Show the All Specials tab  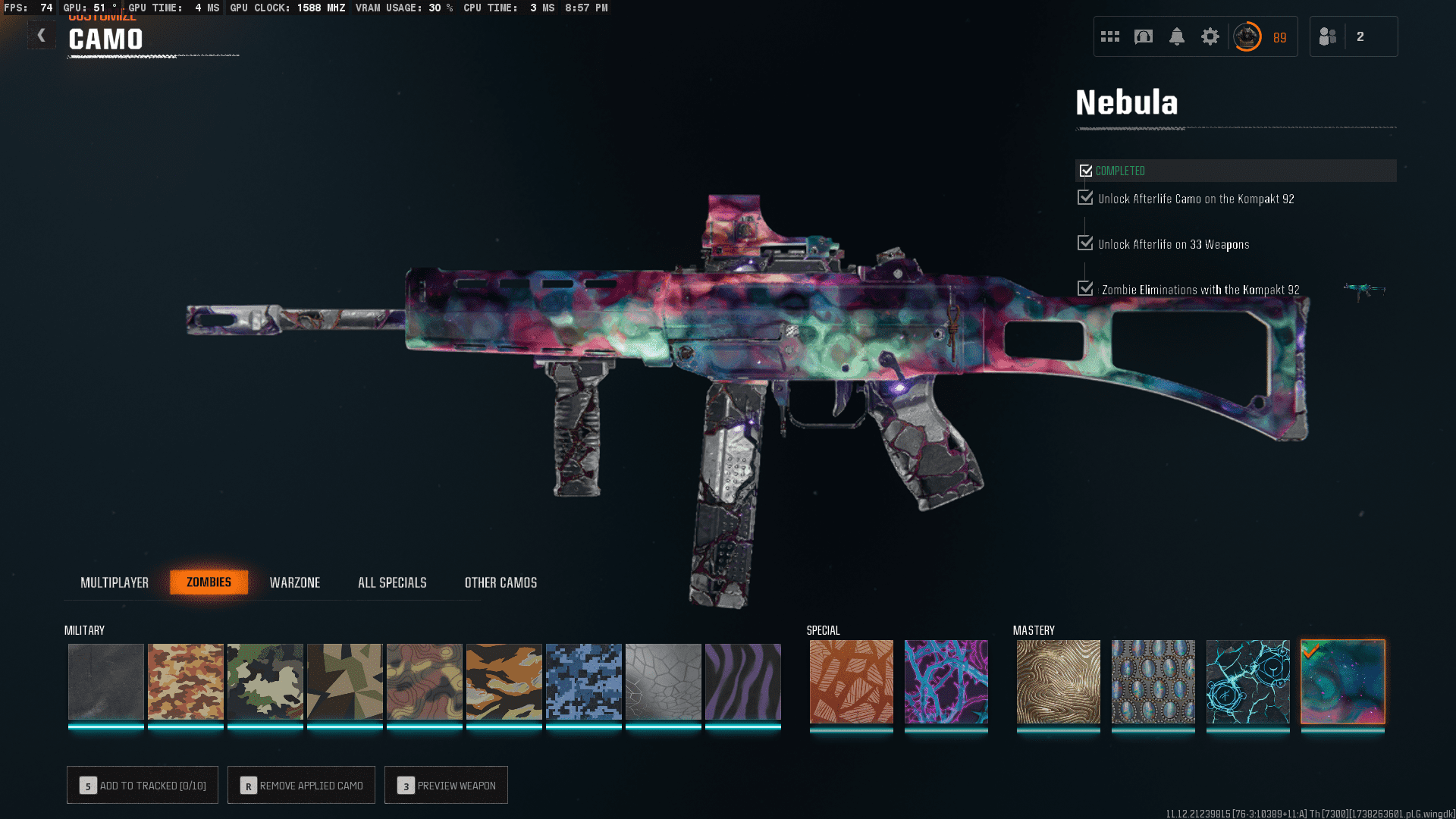point(392,582)
